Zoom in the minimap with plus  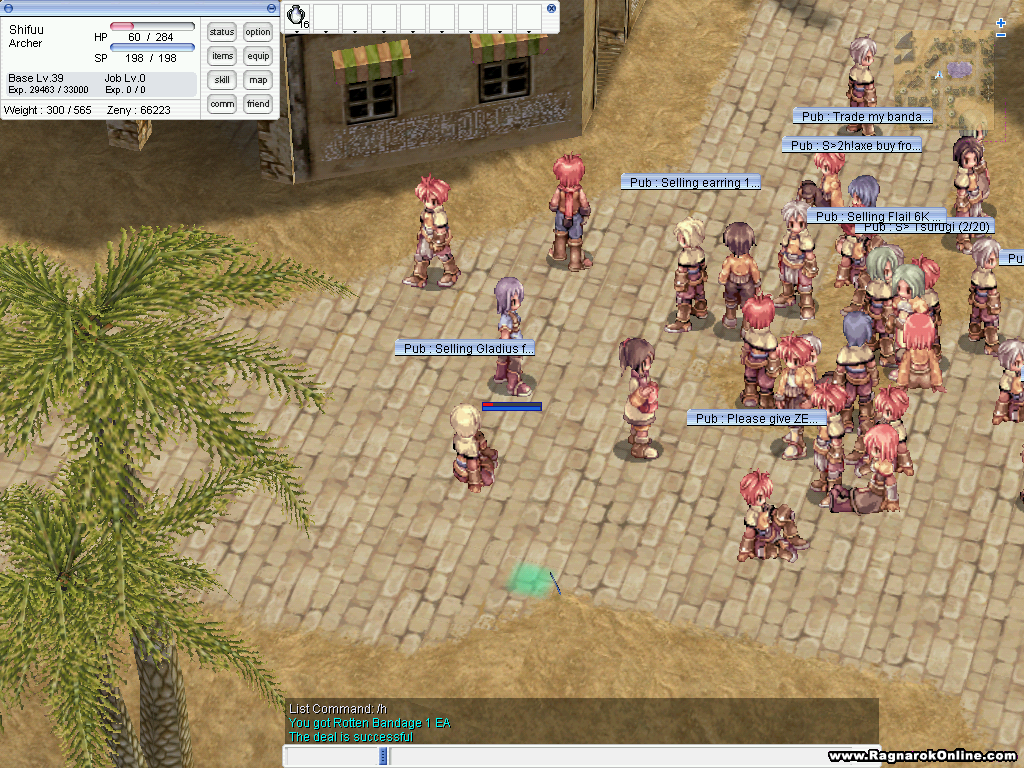1001,22
